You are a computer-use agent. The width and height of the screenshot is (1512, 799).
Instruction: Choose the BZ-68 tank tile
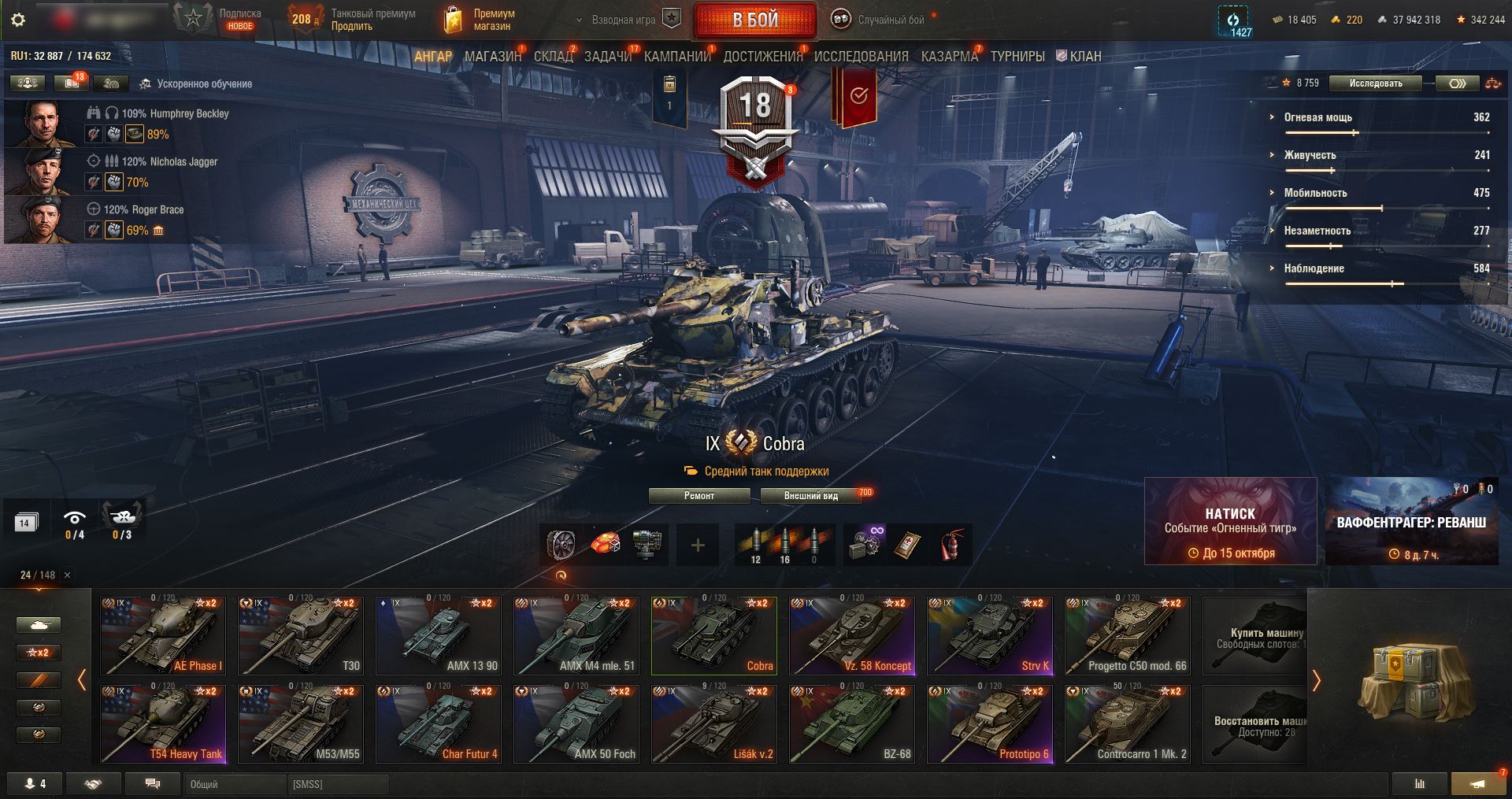(x=852, y=724)
